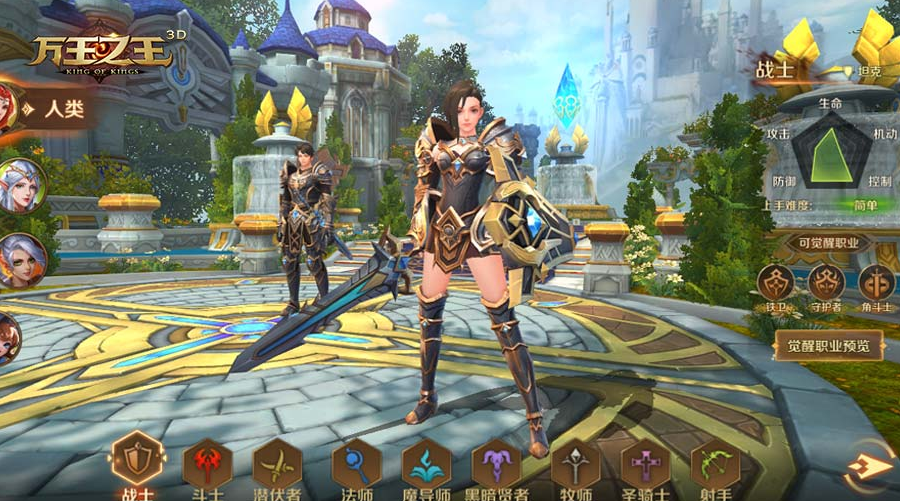
Task: View the 铁卫 awakened class icon
Action: (776, 283)
